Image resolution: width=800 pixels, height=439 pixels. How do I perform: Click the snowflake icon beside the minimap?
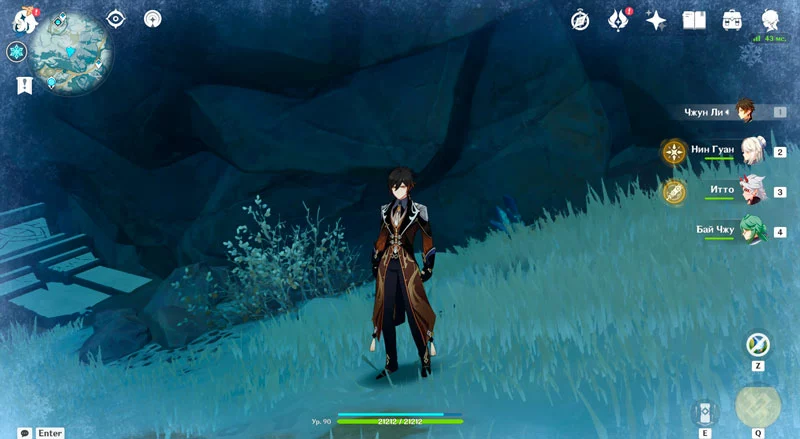(17, 52)
